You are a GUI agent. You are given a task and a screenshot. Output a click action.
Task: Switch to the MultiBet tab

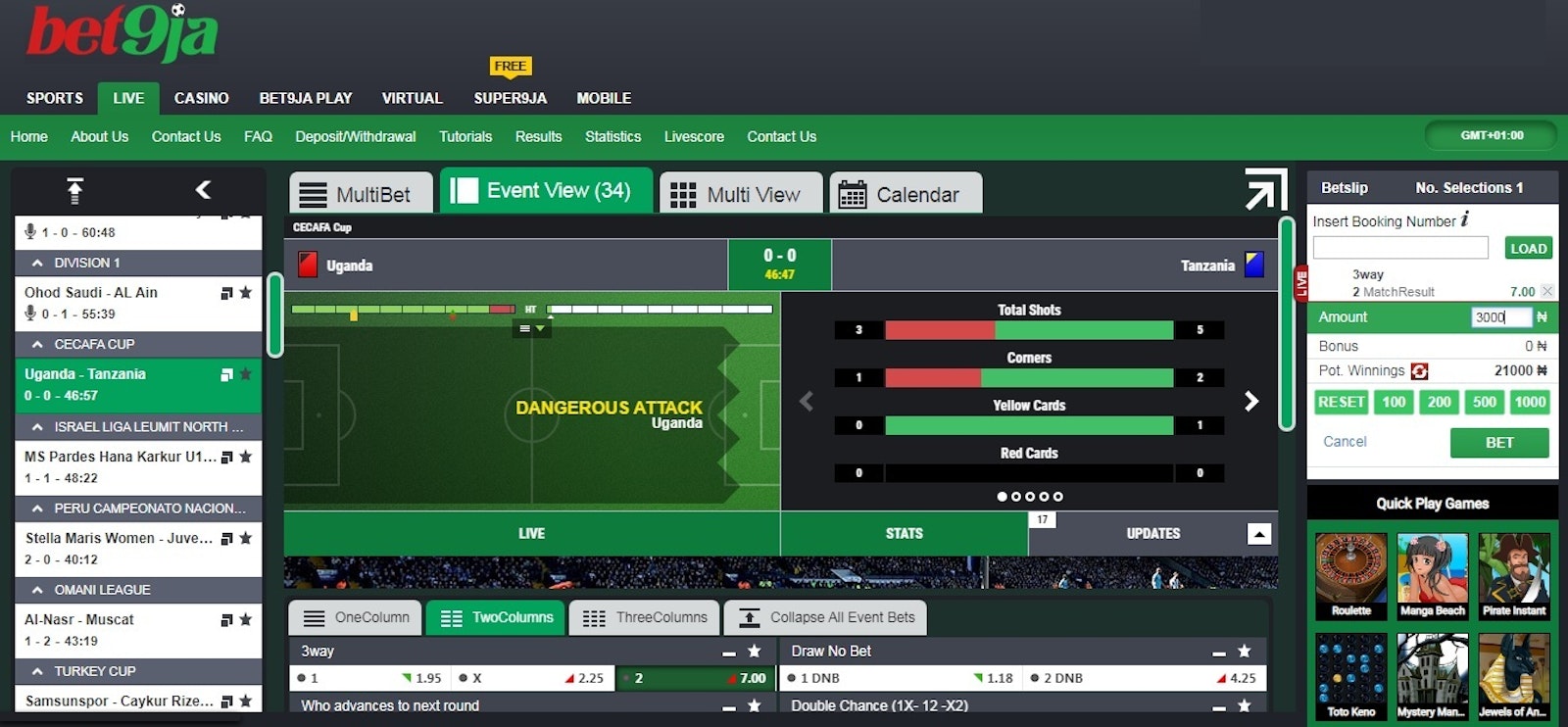click(x=361, y=194)
